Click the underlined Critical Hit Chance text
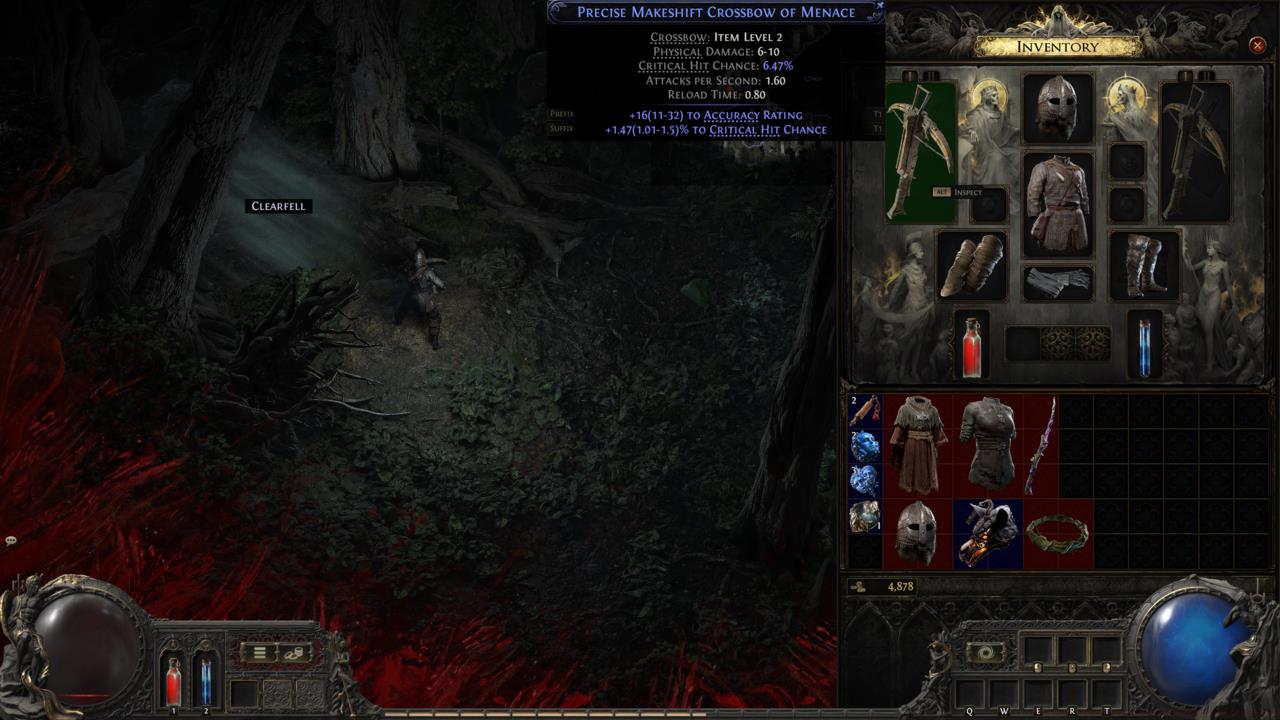Image resolution: width=1280 pixels, height=720 pixels. (x=770, y=129)
